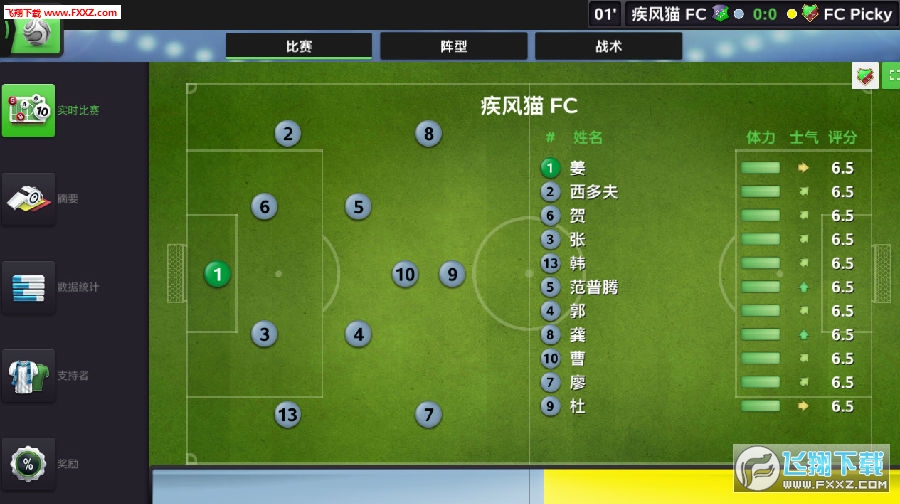900x504 pixels.
Task: Toggle the green fullscreen expand button
Action: coord(892,76)
